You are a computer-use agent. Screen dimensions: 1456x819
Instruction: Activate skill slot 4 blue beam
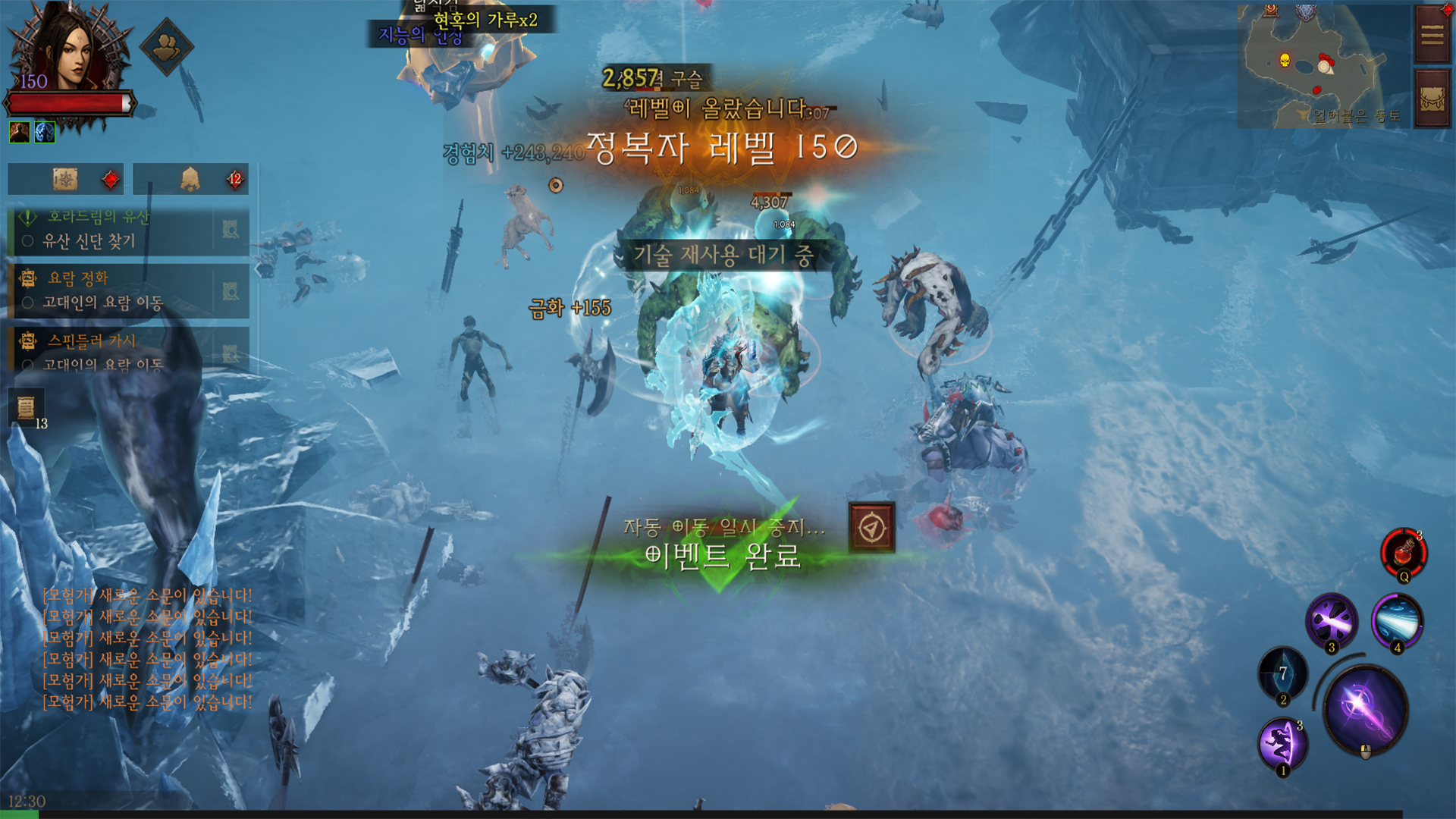click(1397, 621)
